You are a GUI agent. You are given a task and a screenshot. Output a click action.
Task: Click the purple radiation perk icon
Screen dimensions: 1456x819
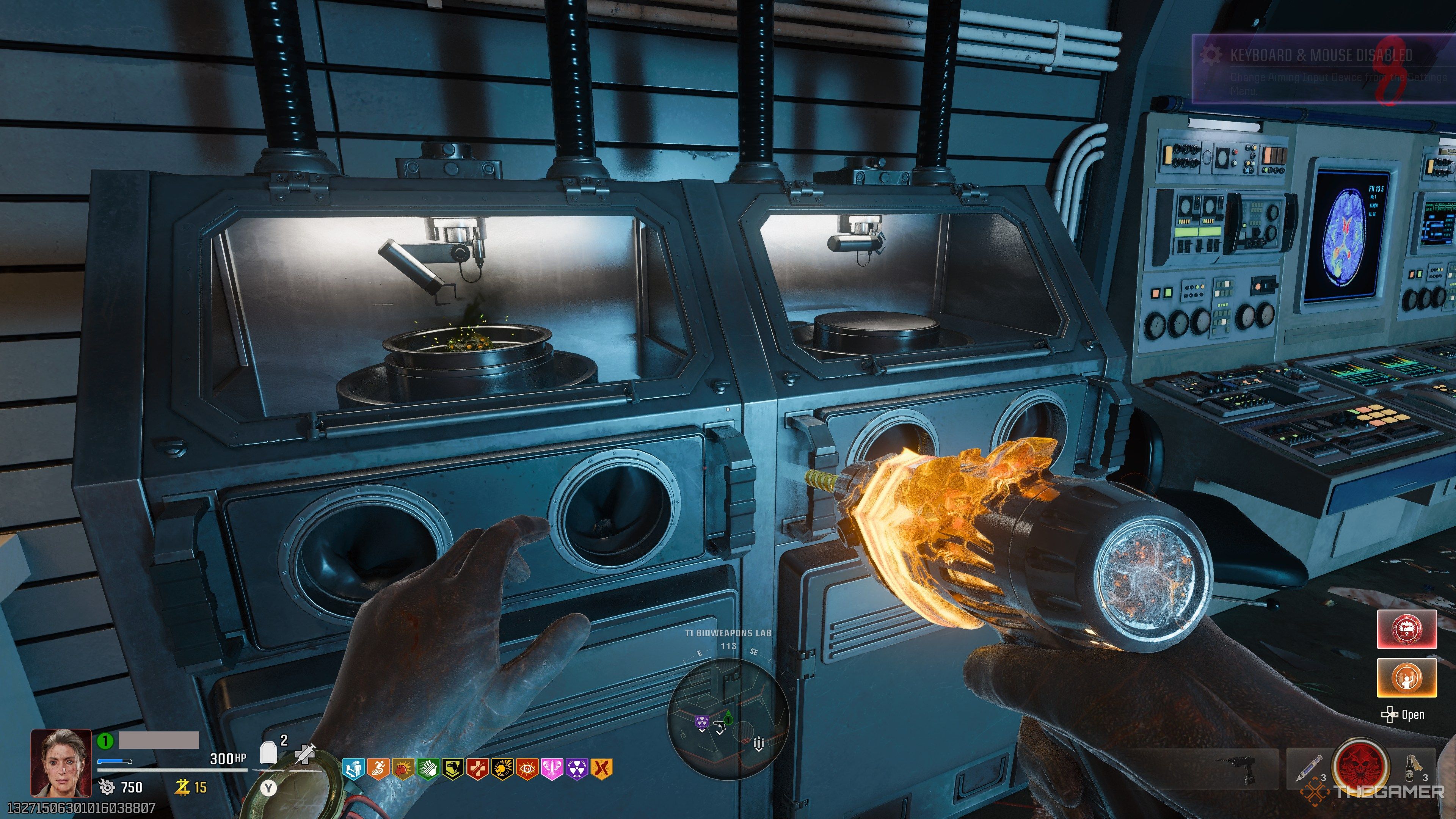point(577,769)
